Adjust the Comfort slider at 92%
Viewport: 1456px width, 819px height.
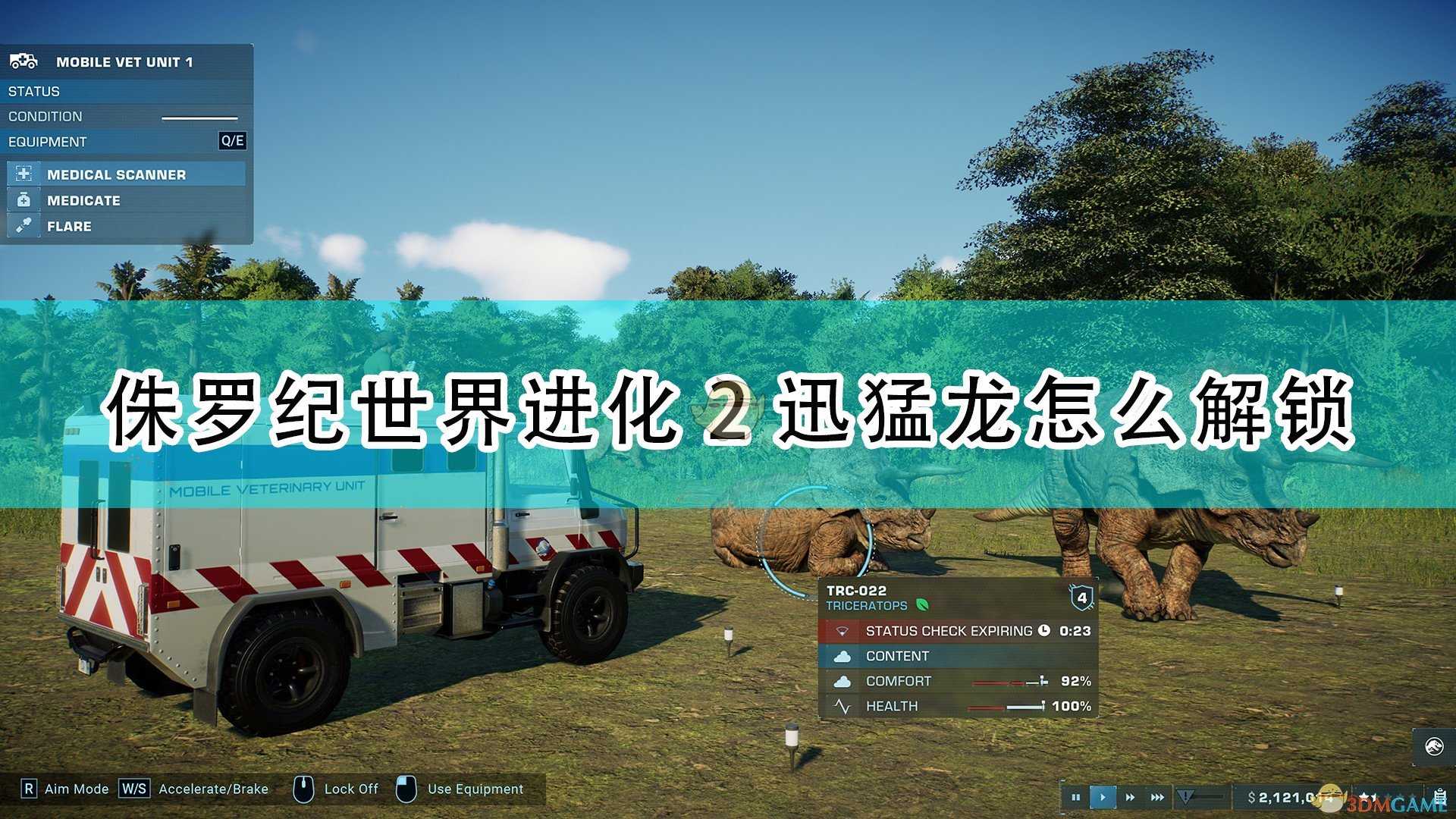(1009, 681)
